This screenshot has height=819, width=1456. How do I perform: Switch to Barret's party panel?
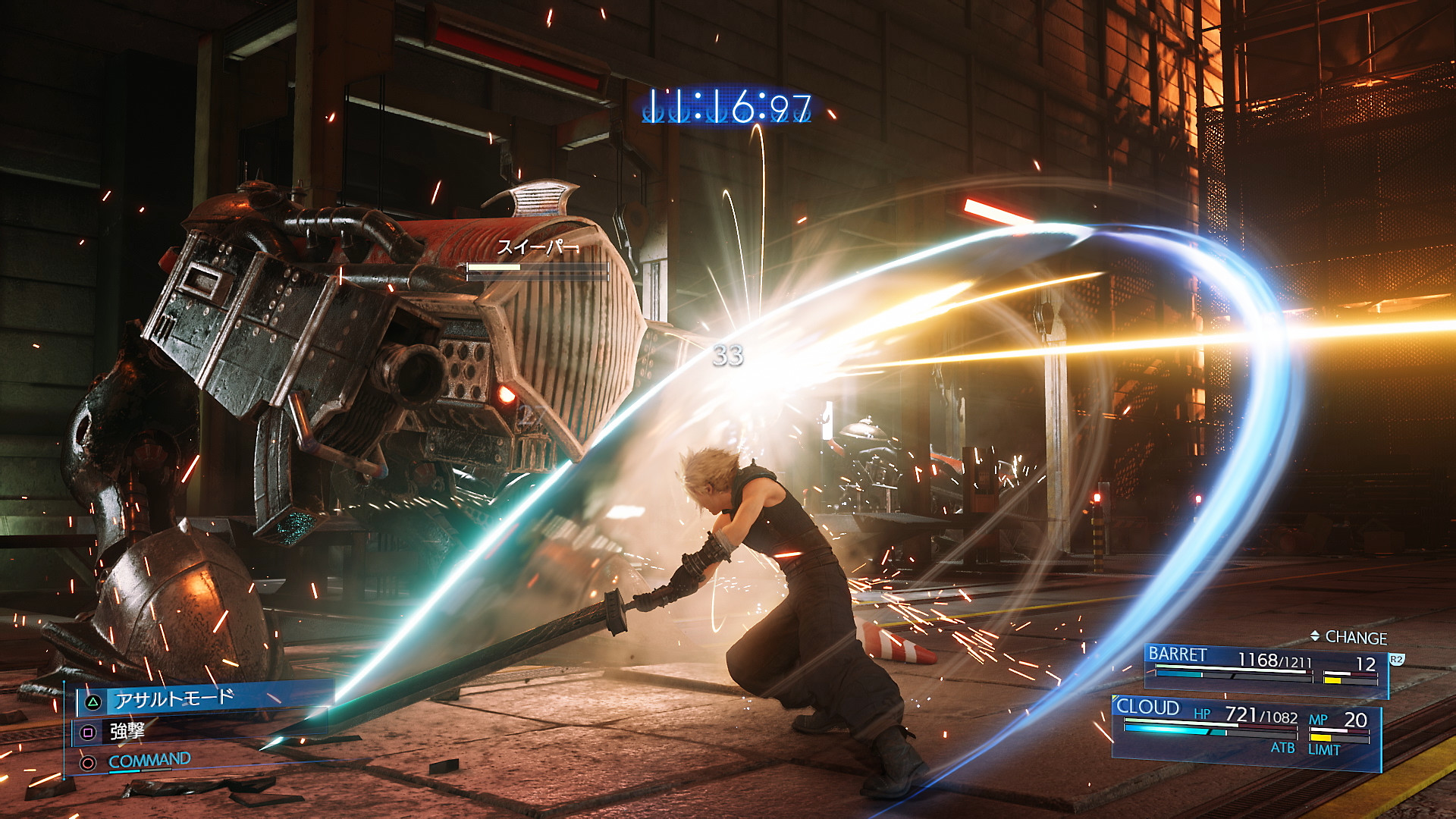(x=1265, y=668)
